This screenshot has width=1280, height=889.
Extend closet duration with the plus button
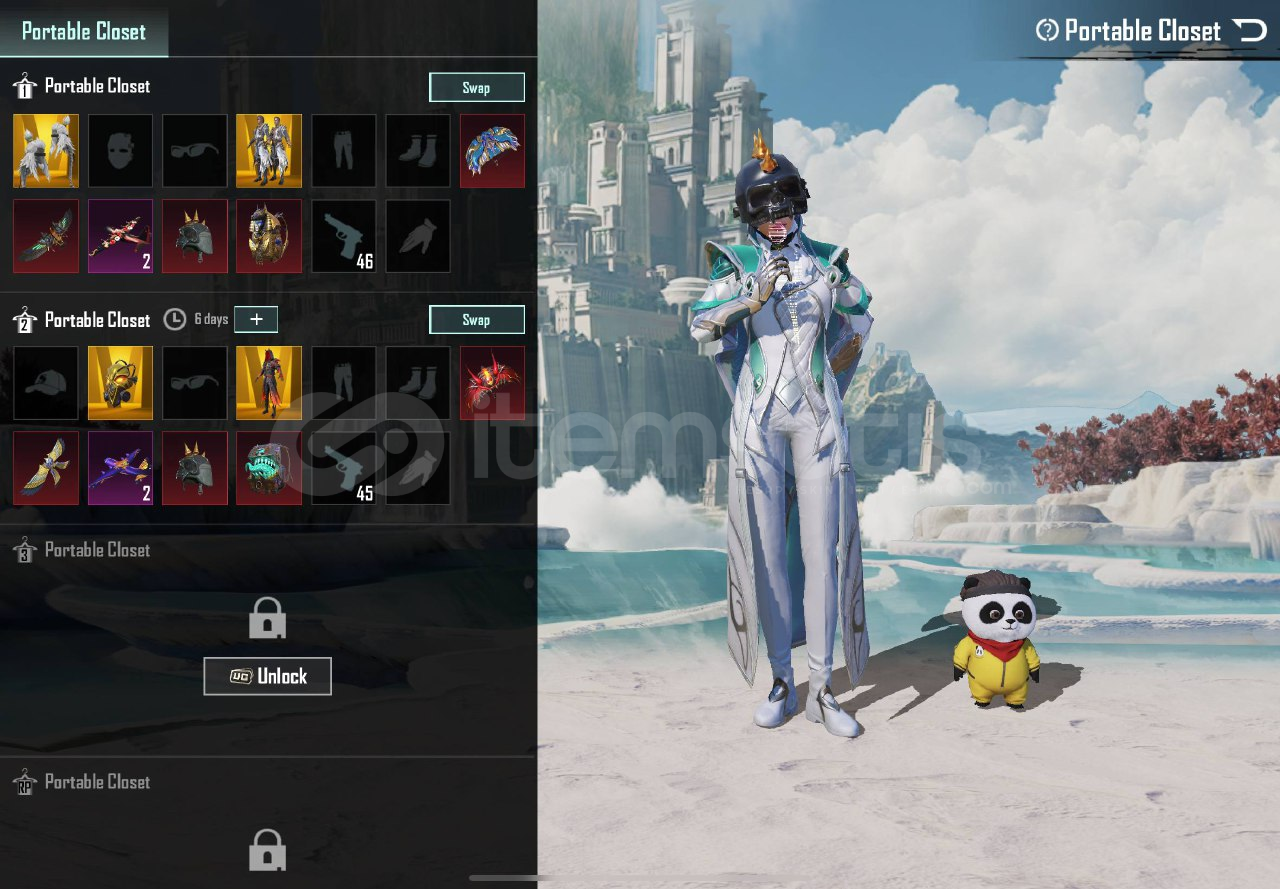coord(256,319)
